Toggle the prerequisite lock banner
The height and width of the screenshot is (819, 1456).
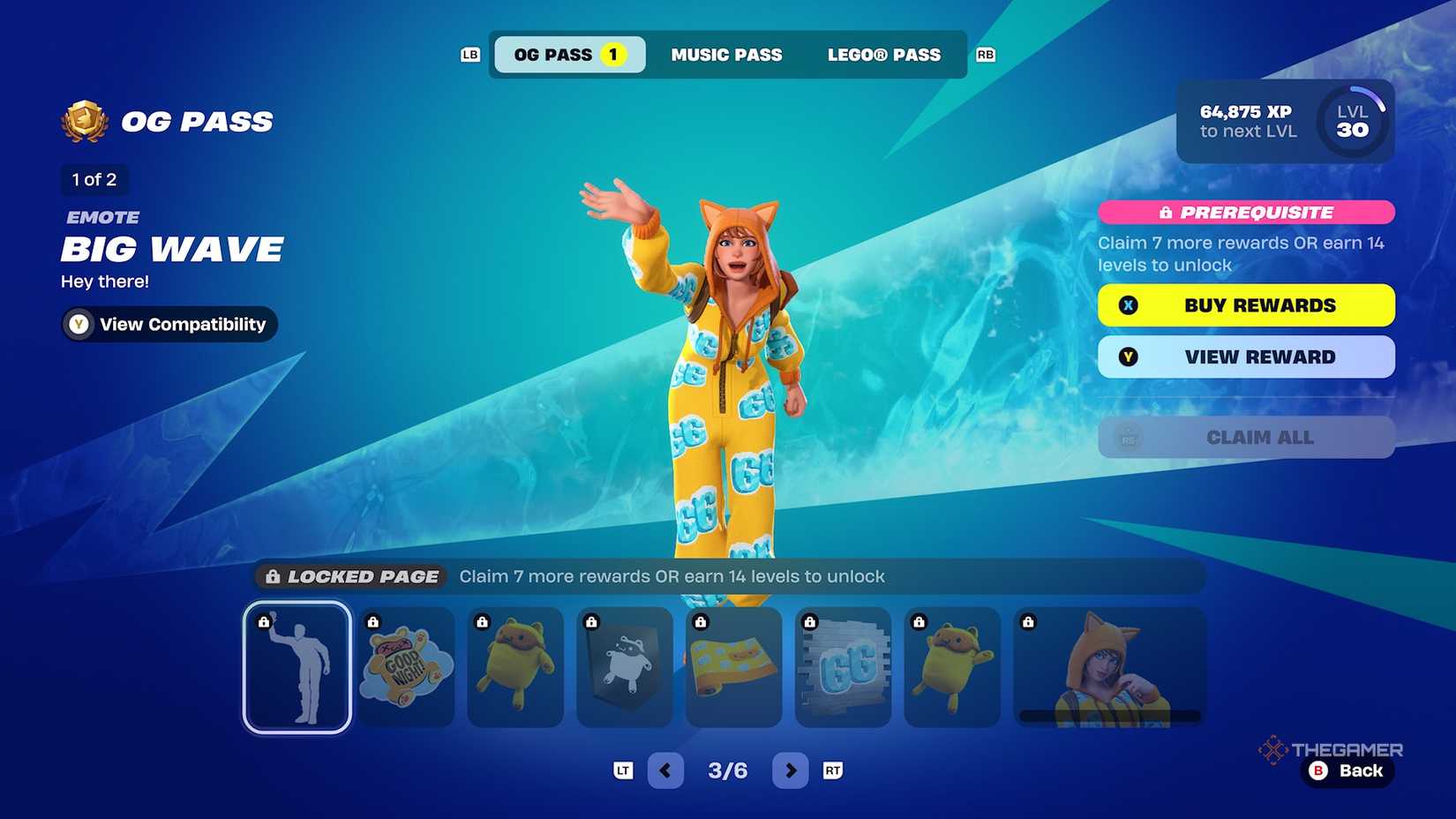click(1245, 213)
